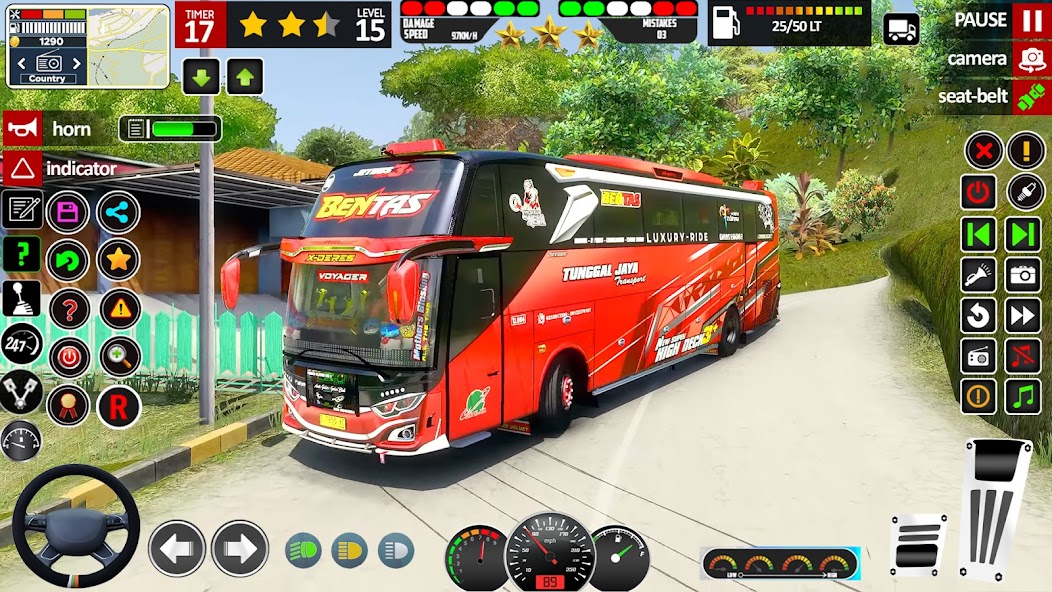Image resolution: width=1052 pixels, height=592 pixels.
Task: Take a screenshot with the photo camera icon
Action: (x=1023, y=274)
